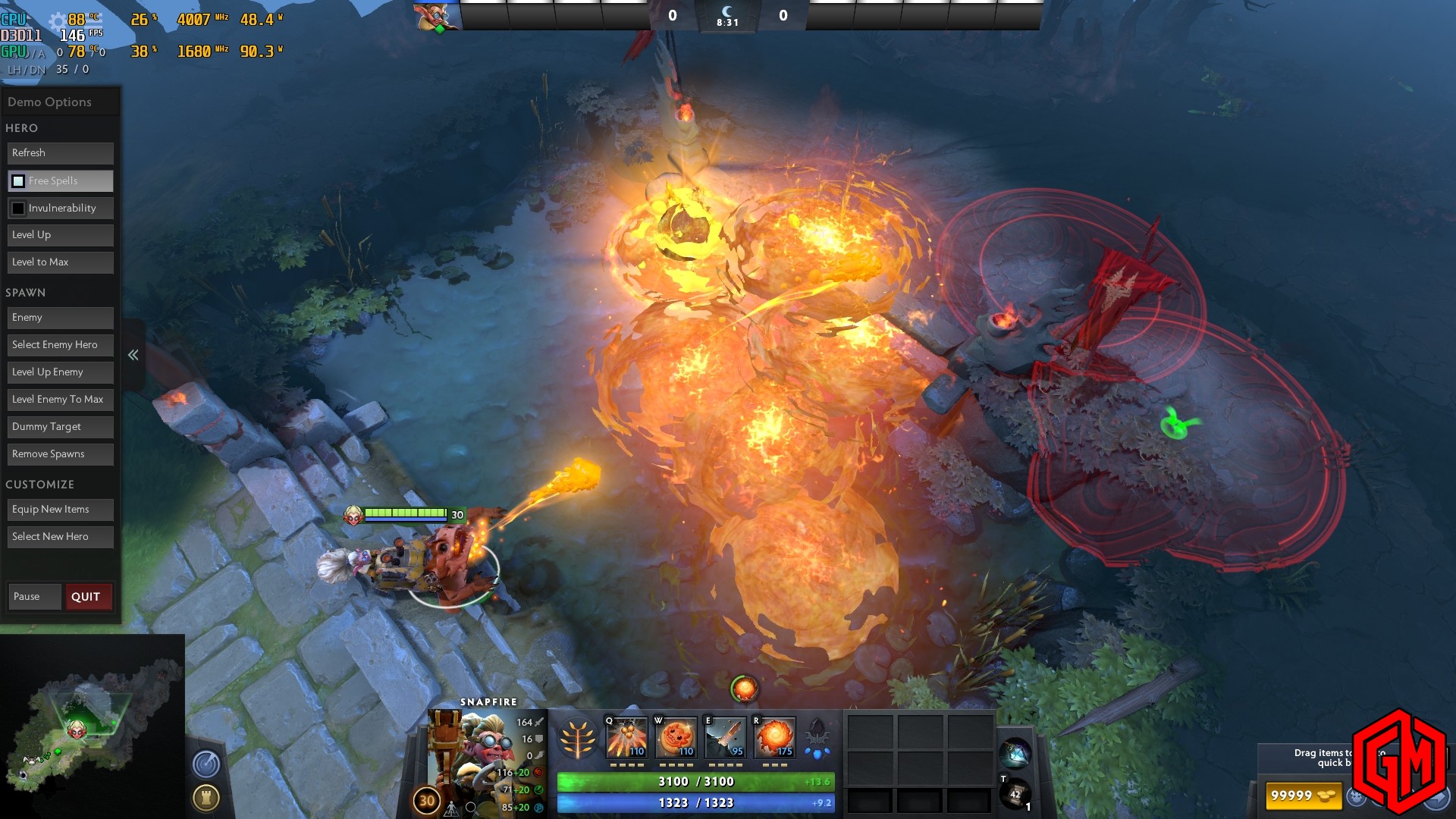Open Equip New Items
The height and width of the screenshot is (819, 1456).
click(61, 510)
